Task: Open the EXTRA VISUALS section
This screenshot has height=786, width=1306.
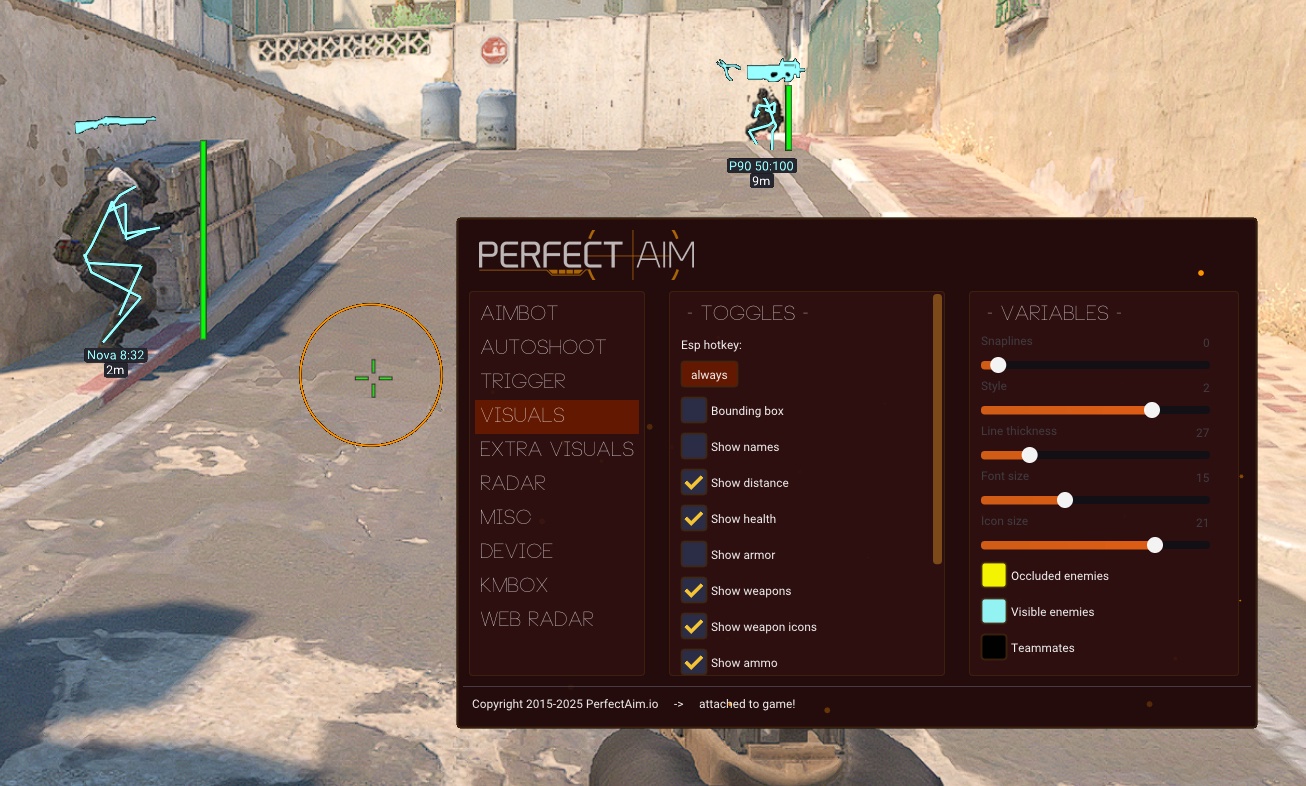Action: tap(556, 449)
